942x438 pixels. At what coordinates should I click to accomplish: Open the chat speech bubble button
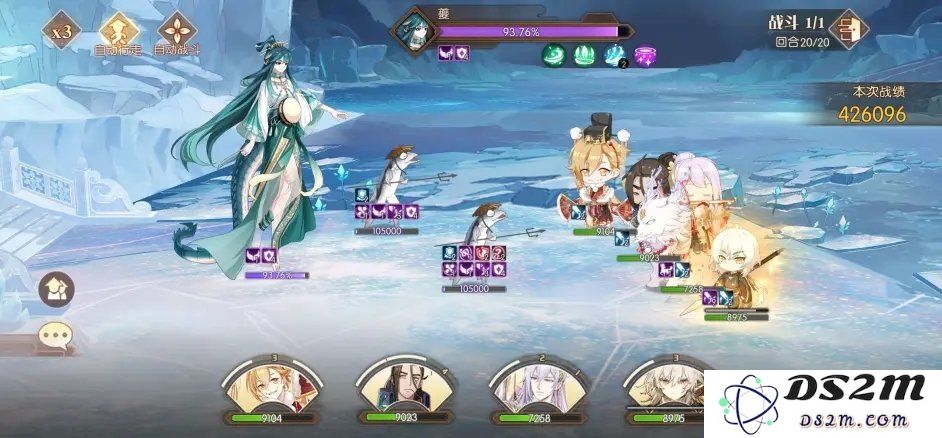(56, 335)
